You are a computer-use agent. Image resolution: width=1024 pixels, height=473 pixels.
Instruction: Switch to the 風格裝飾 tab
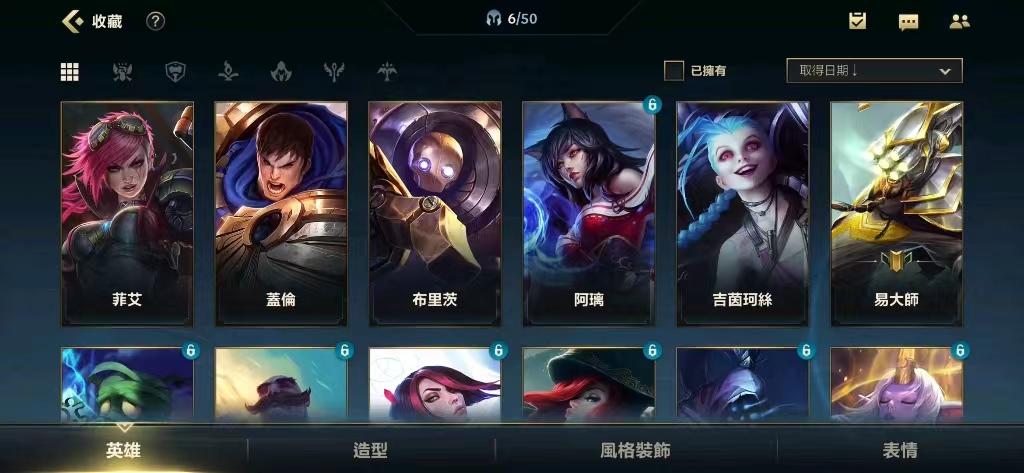pos(636,450)
